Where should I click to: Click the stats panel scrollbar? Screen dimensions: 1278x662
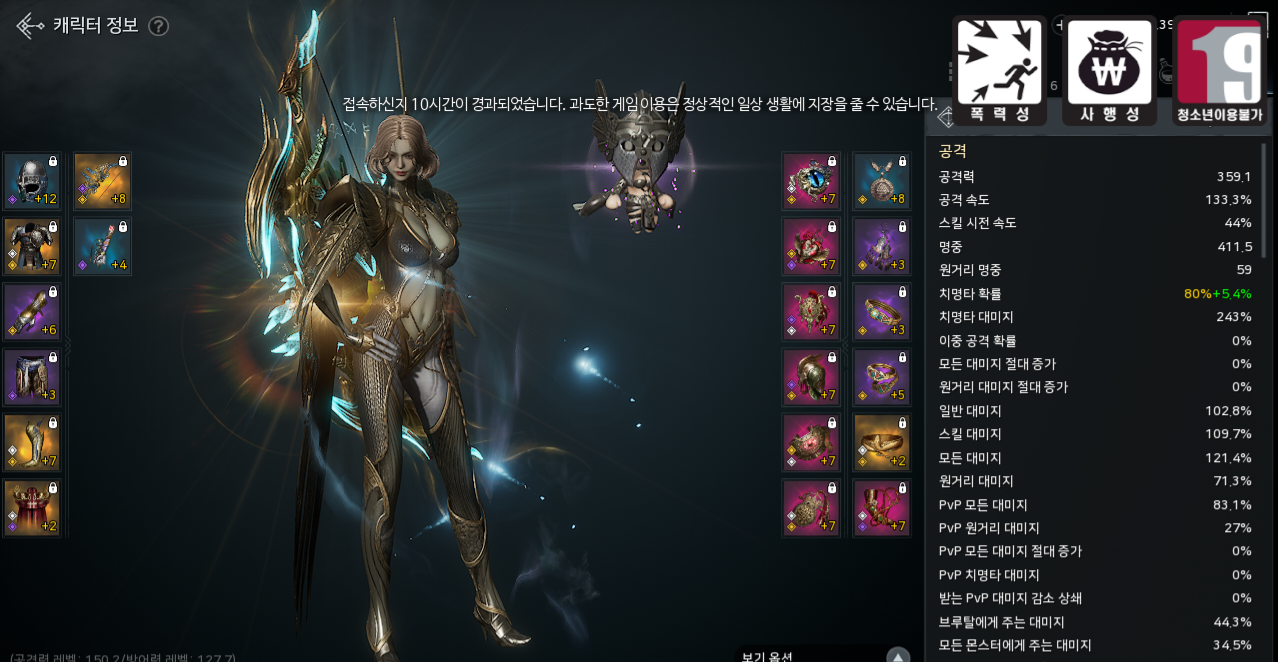coord(1264,200)
